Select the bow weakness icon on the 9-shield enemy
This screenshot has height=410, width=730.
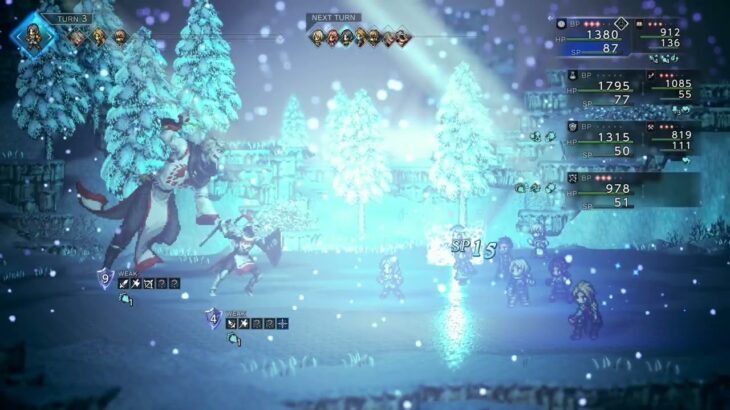tap(146, 284)
